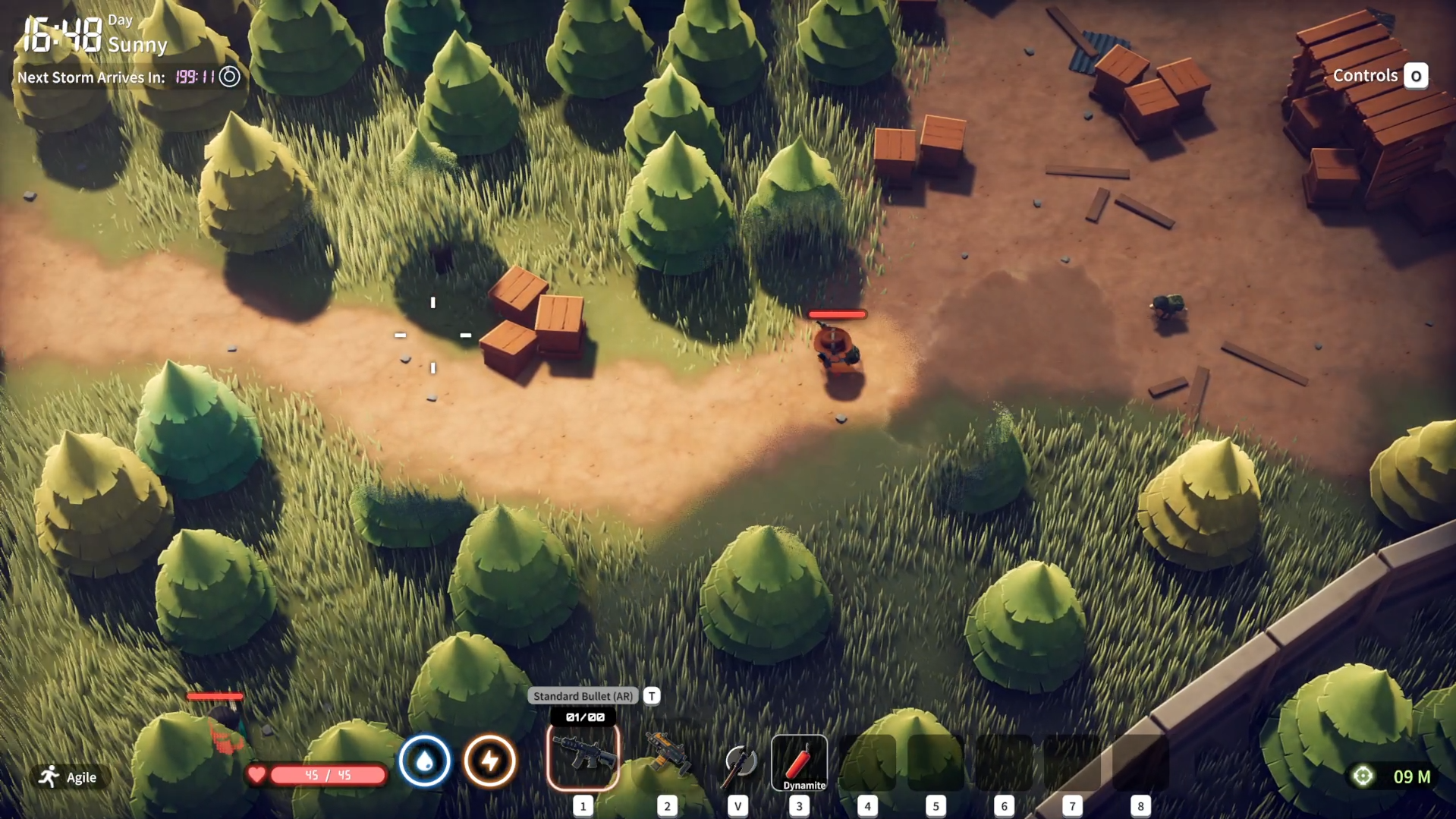Click the 45/45 health bar
The height and width of the screenshot is (819, 1456).
tap(328, 775)
